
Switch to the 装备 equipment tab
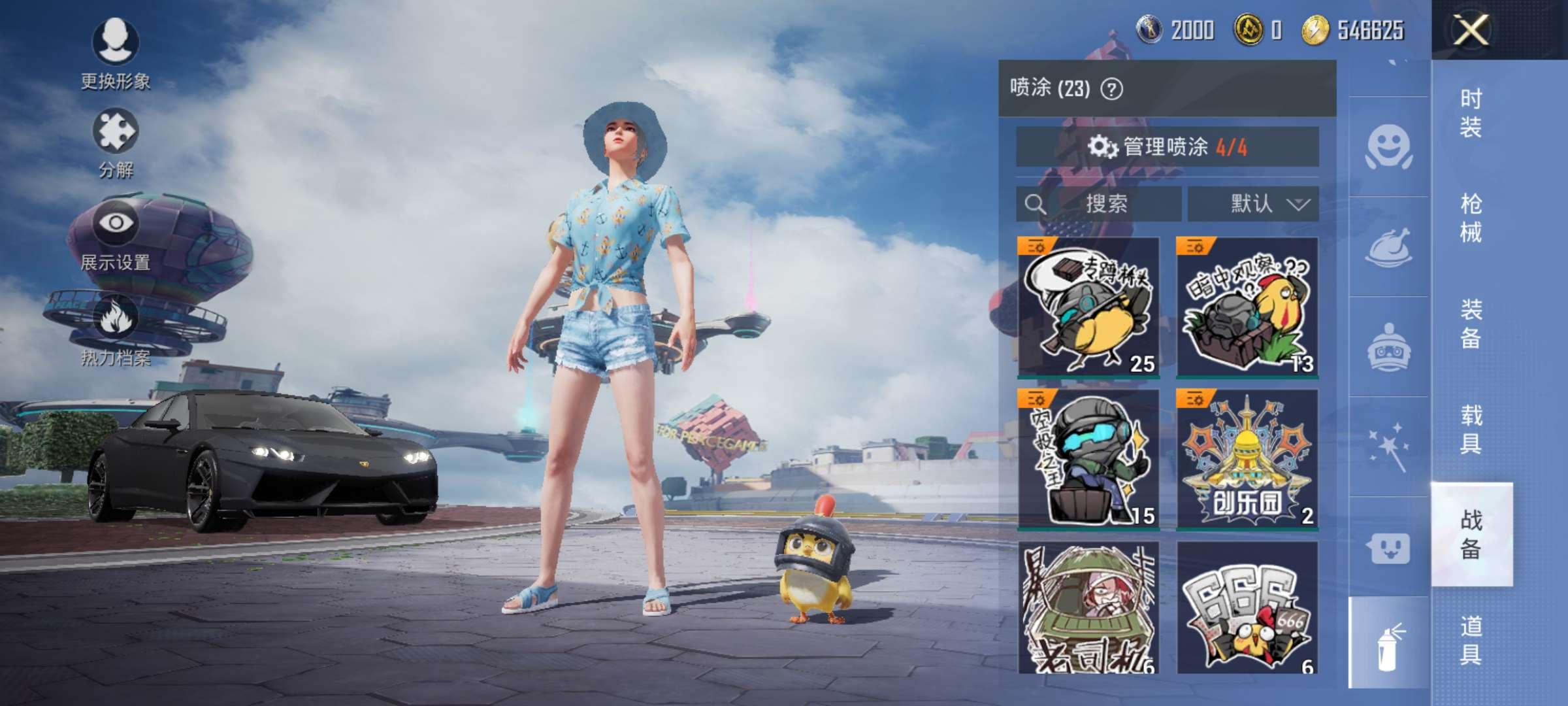[x=1471, y=324]
